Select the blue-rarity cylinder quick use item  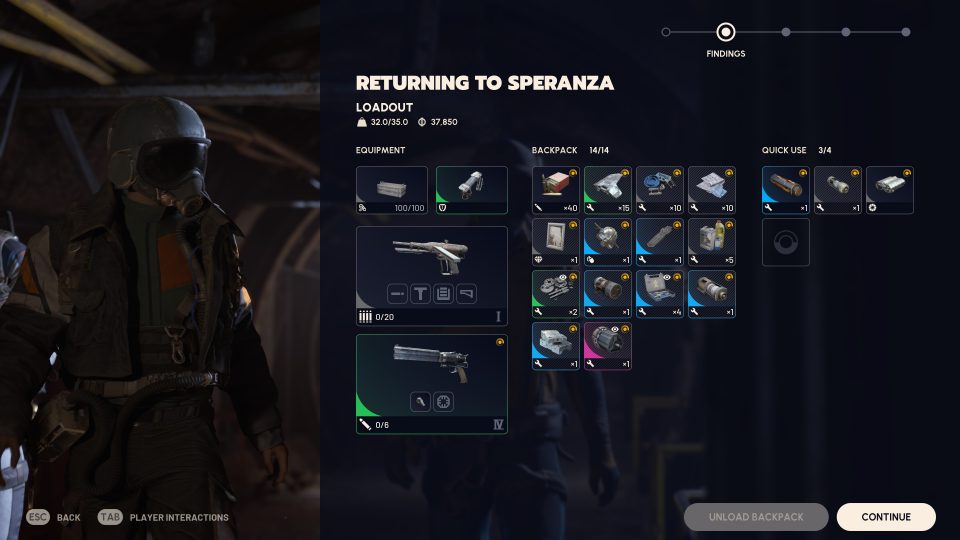[786, 190]
